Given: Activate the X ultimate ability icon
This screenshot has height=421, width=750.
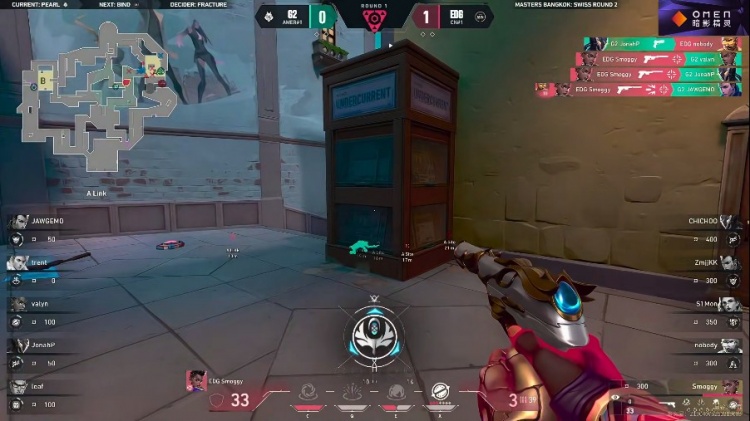Looking at the screenshot, I should (441, 393).
